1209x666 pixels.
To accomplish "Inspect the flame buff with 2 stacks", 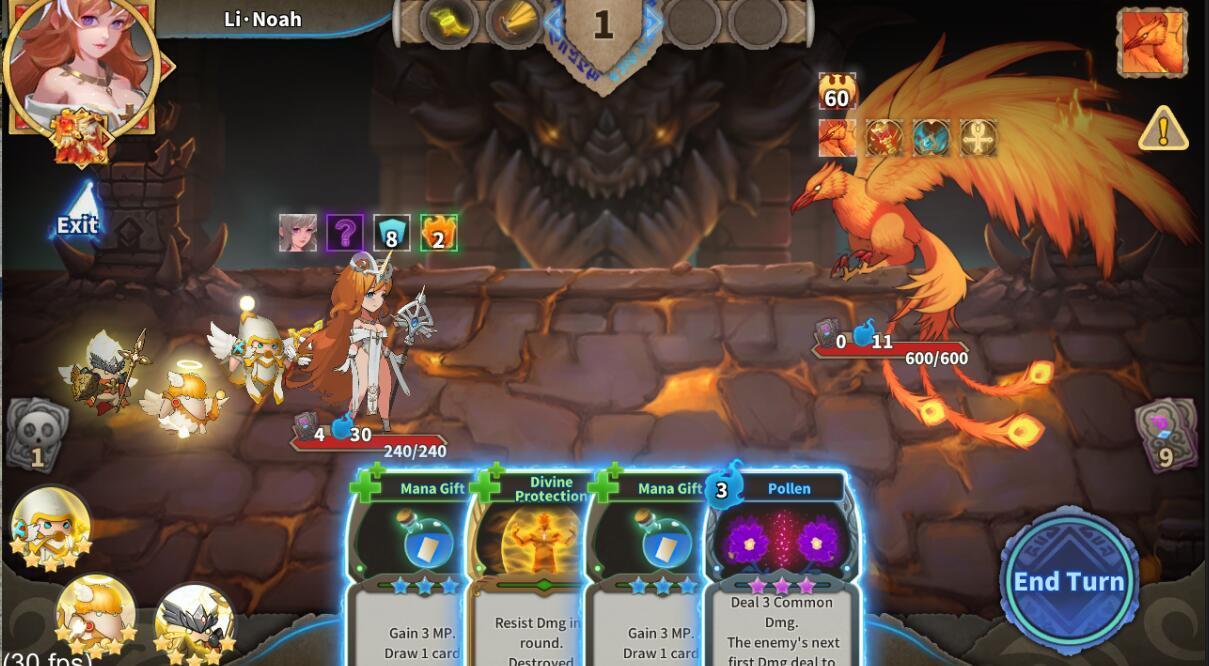I will click(438, 233).
